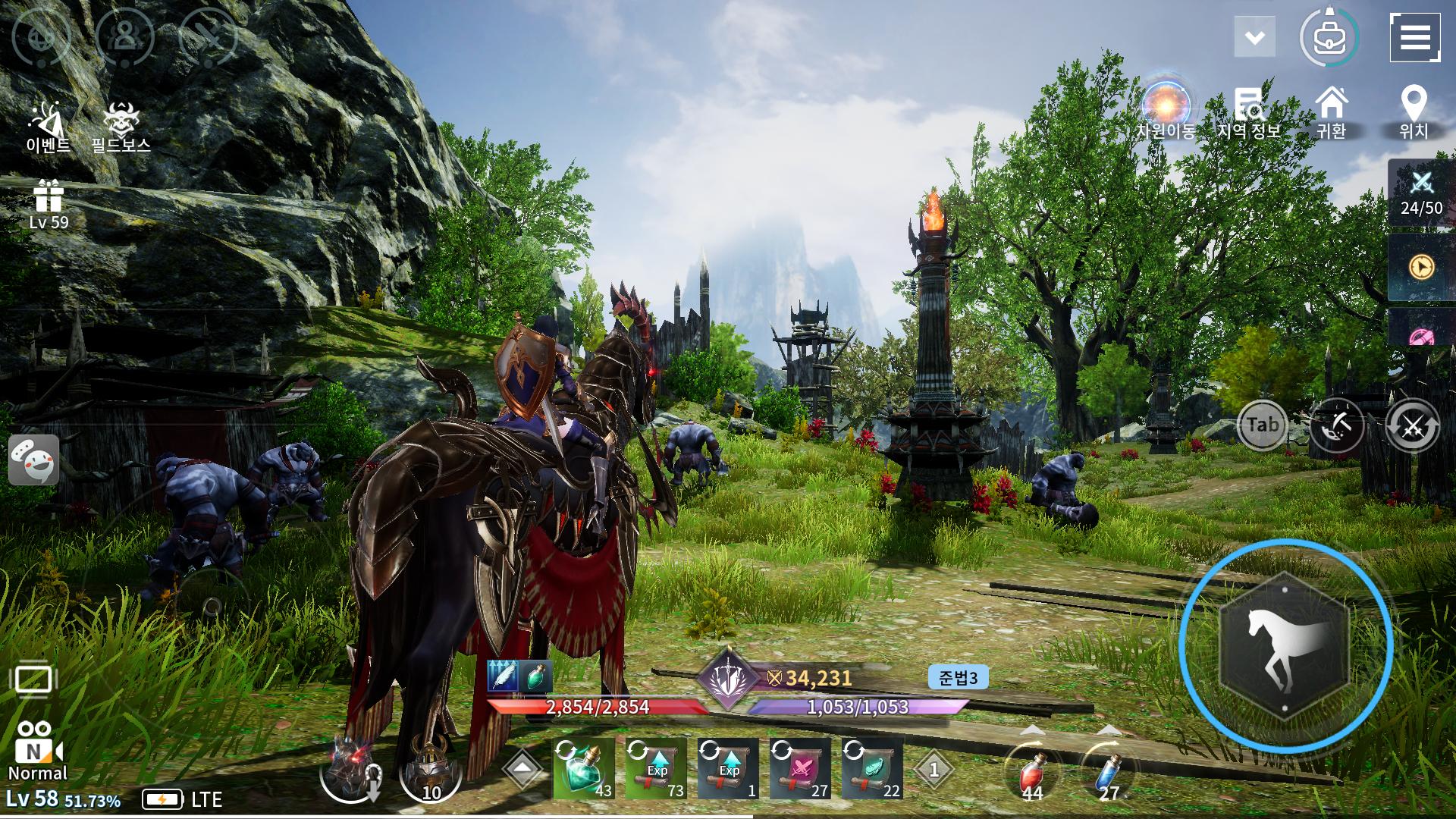Toggle the crossed swords auto-battle button
This screenshot has height=819, width=1456.
(x=1412, y=426)
